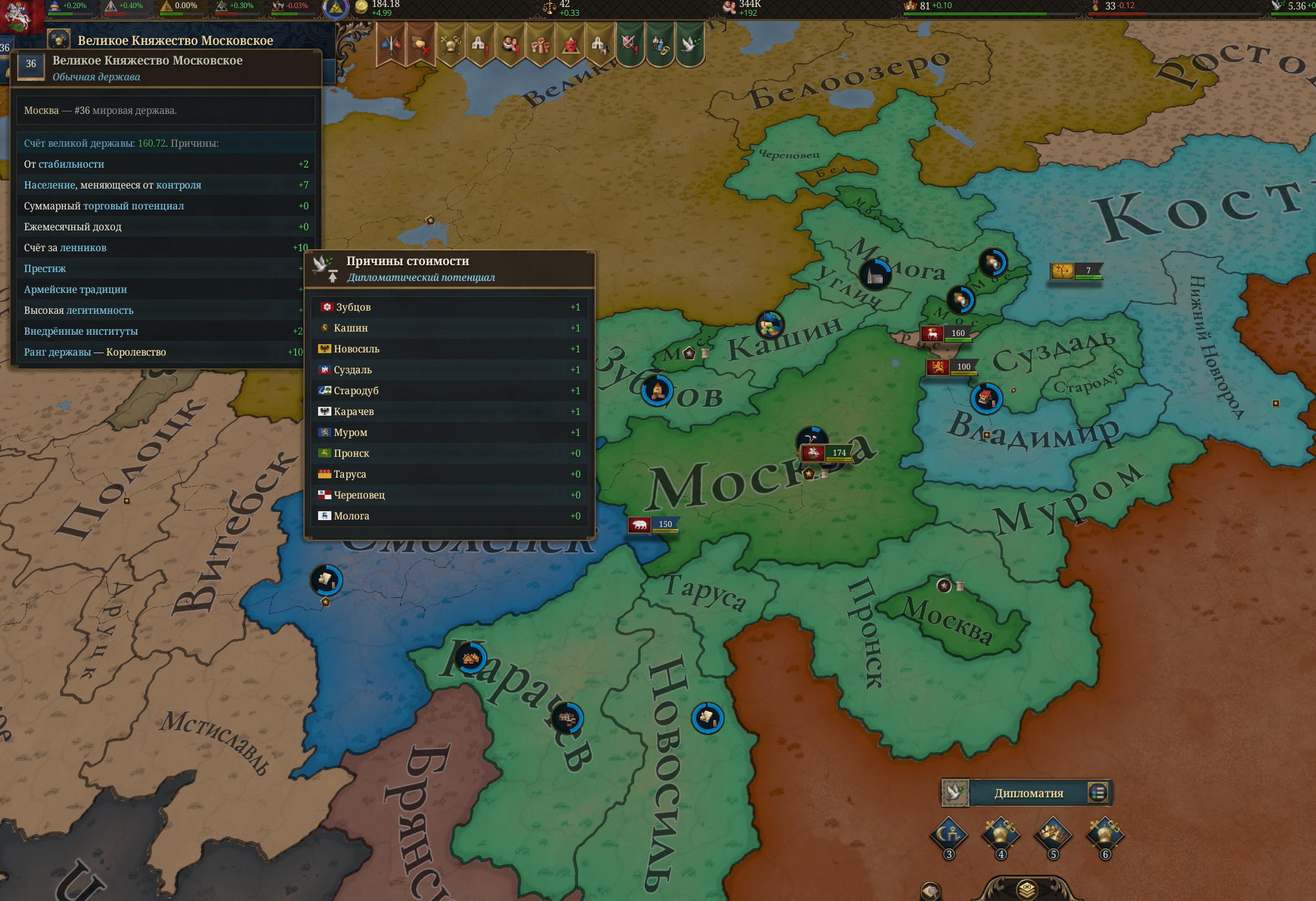Select the tiara map mode numbered 4
This screenshot has height=901, width=1316.
[x=1001, y=835]
